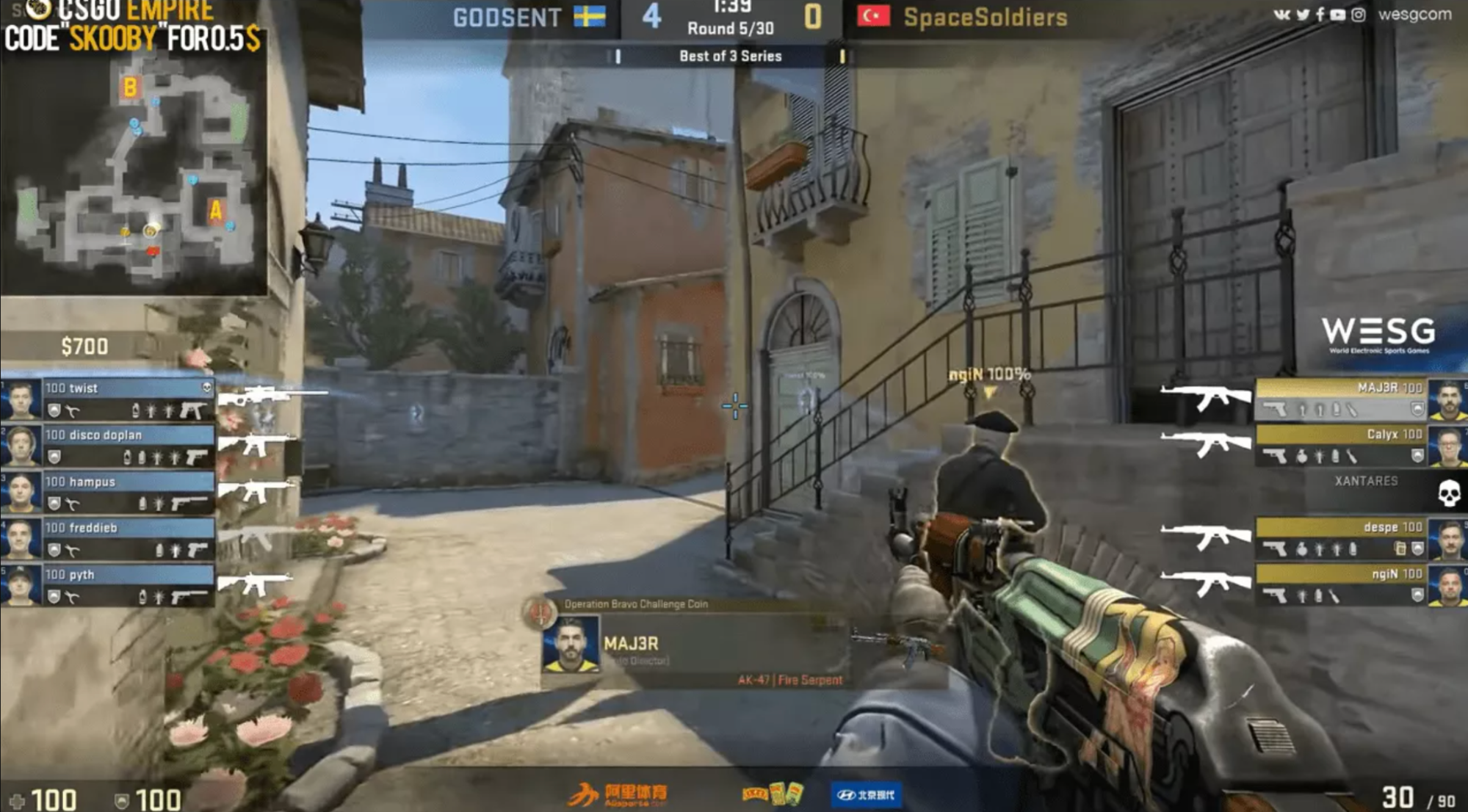
Task: Click MAJ3R's portrait in the spectator card
Action: pos(570,645)
